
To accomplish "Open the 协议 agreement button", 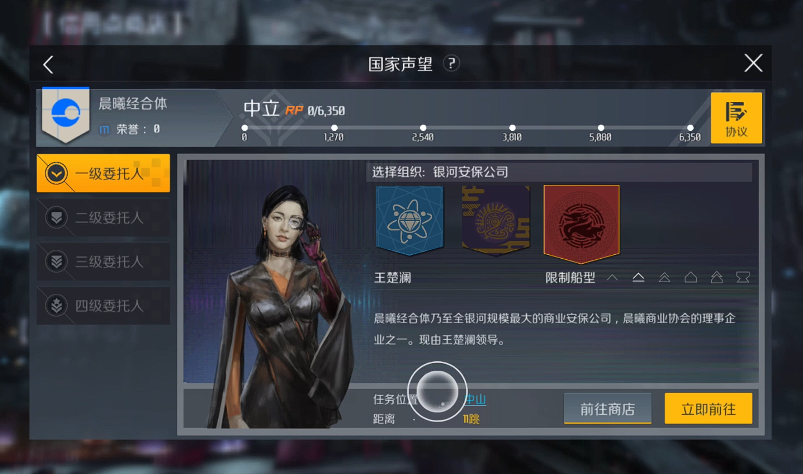I will [736, 118].
